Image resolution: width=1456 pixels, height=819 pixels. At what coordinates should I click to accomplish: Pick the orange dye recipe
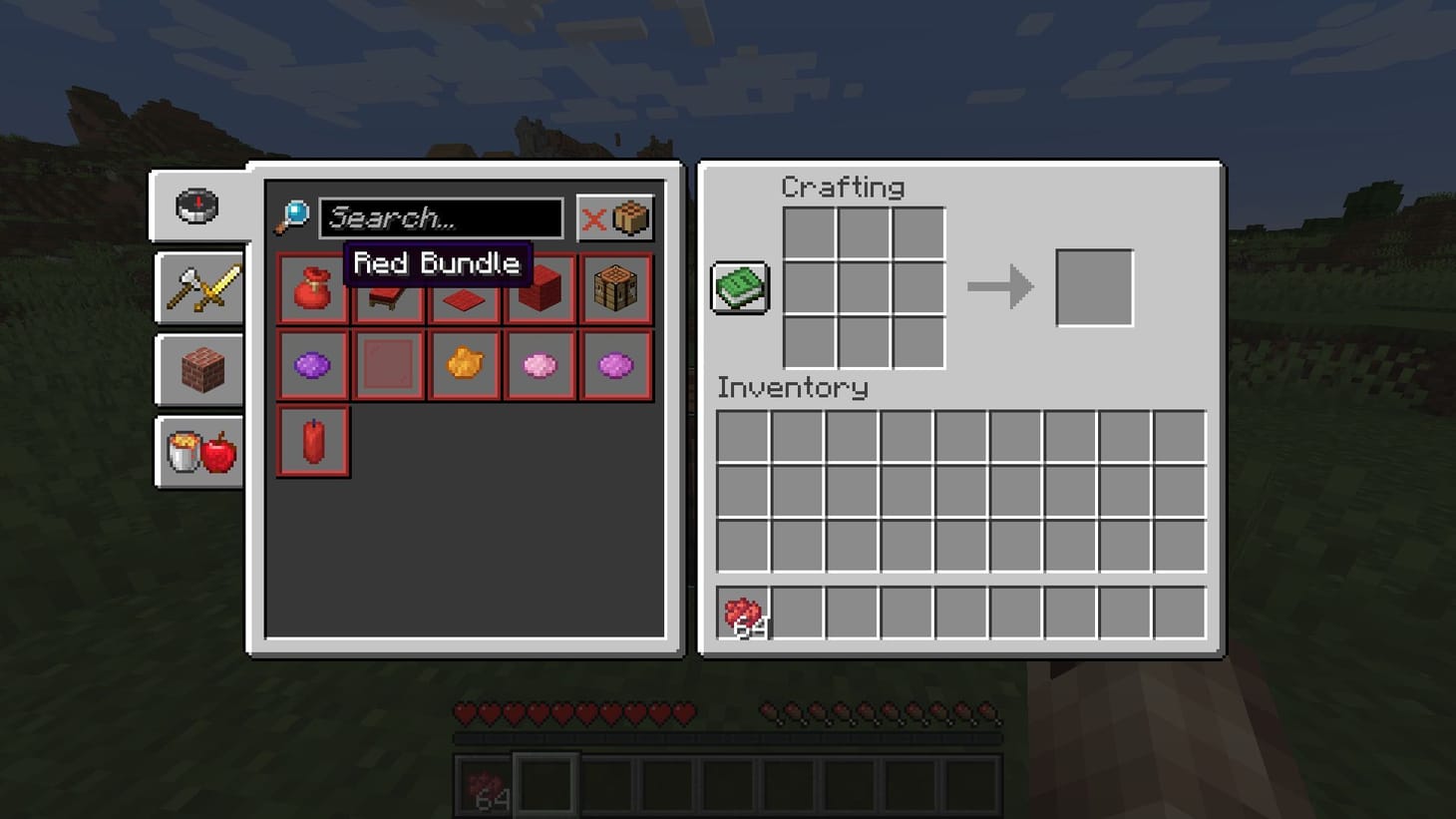coord(464,365)
